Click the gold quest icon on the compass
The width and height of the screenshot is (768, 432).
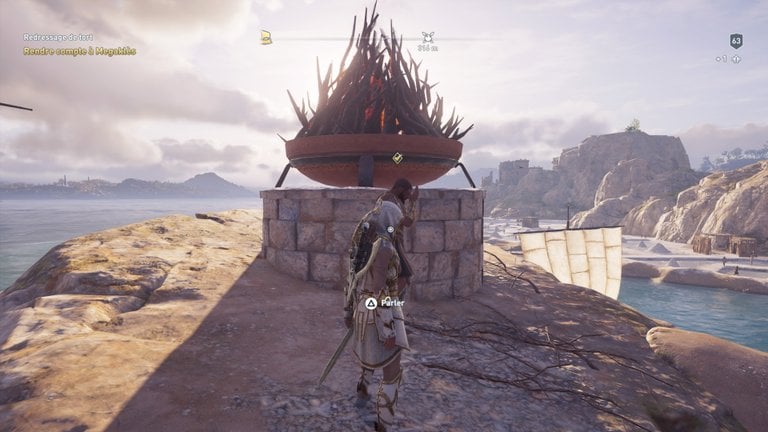point(267,37)
